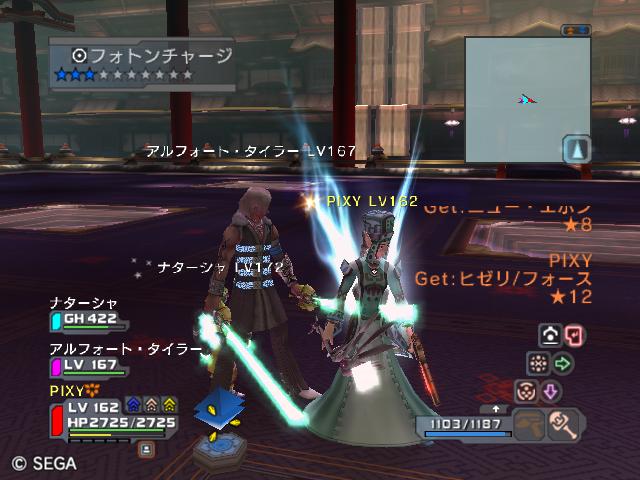
Task: Click the circle-of-dots icon with a cross
Action: tap(538, 363)
